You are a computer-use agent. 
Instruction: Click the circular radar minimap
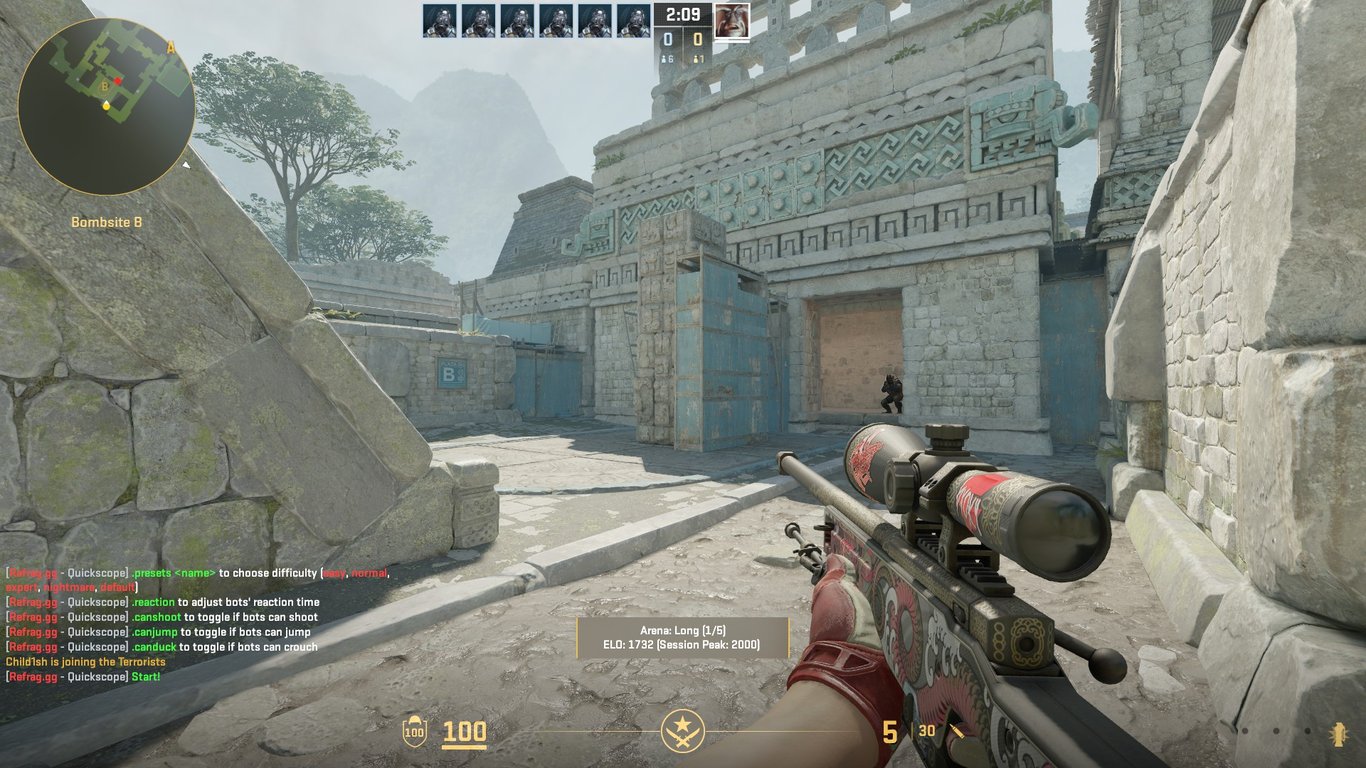click(106, 106)
